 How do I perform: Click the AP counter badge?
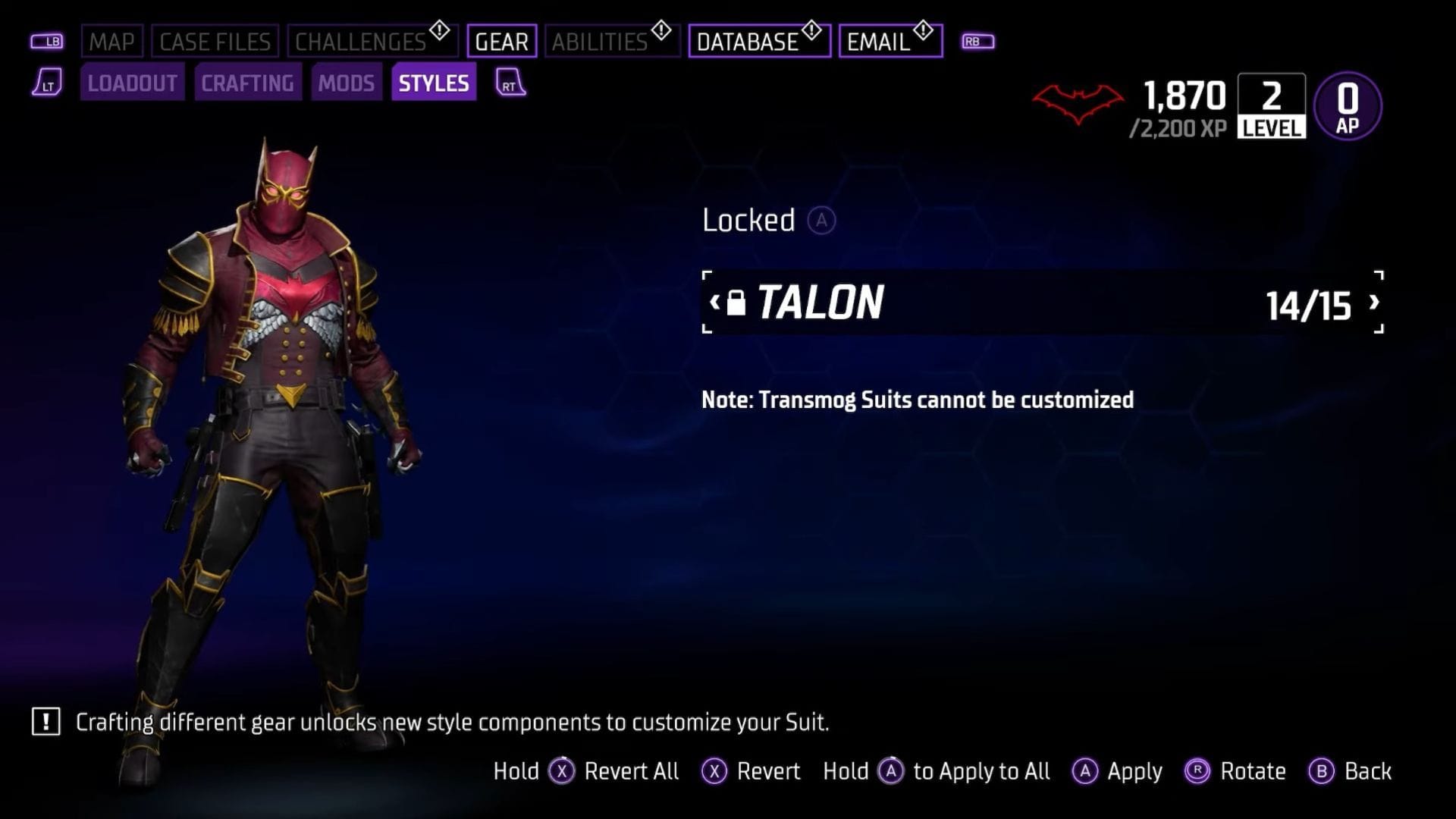pos(1348,105)
